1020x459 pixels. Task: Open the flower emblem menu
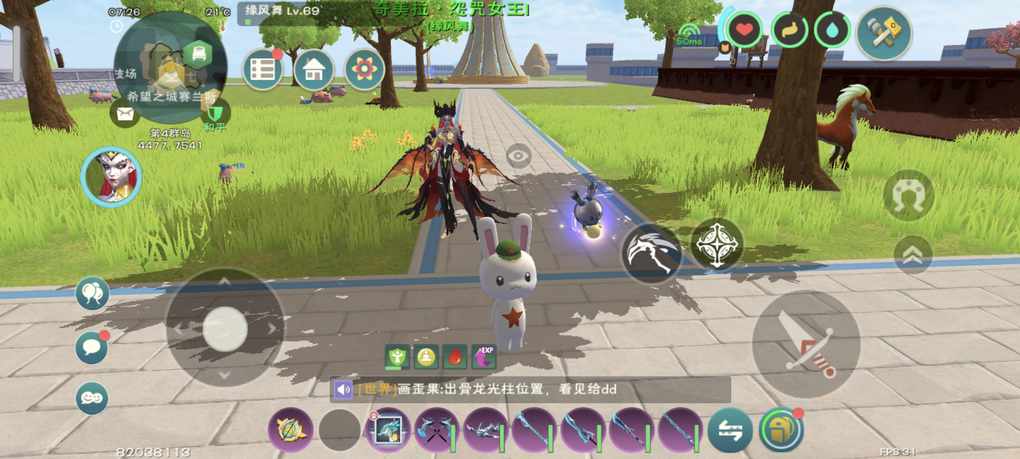(x=365, y=69)
